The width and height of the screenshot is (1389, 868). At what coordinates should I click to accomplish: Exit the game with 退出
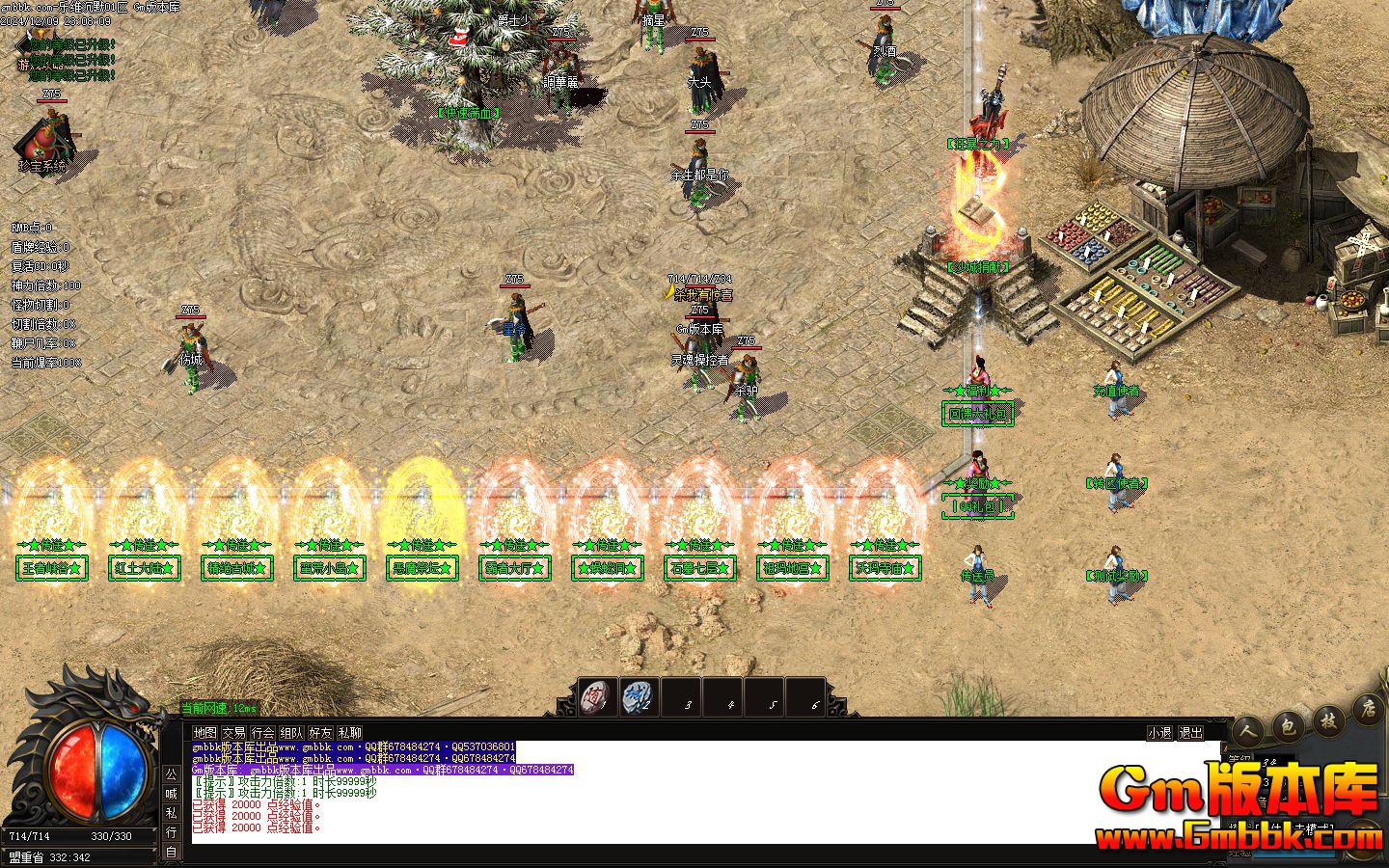coord(1191,733)
